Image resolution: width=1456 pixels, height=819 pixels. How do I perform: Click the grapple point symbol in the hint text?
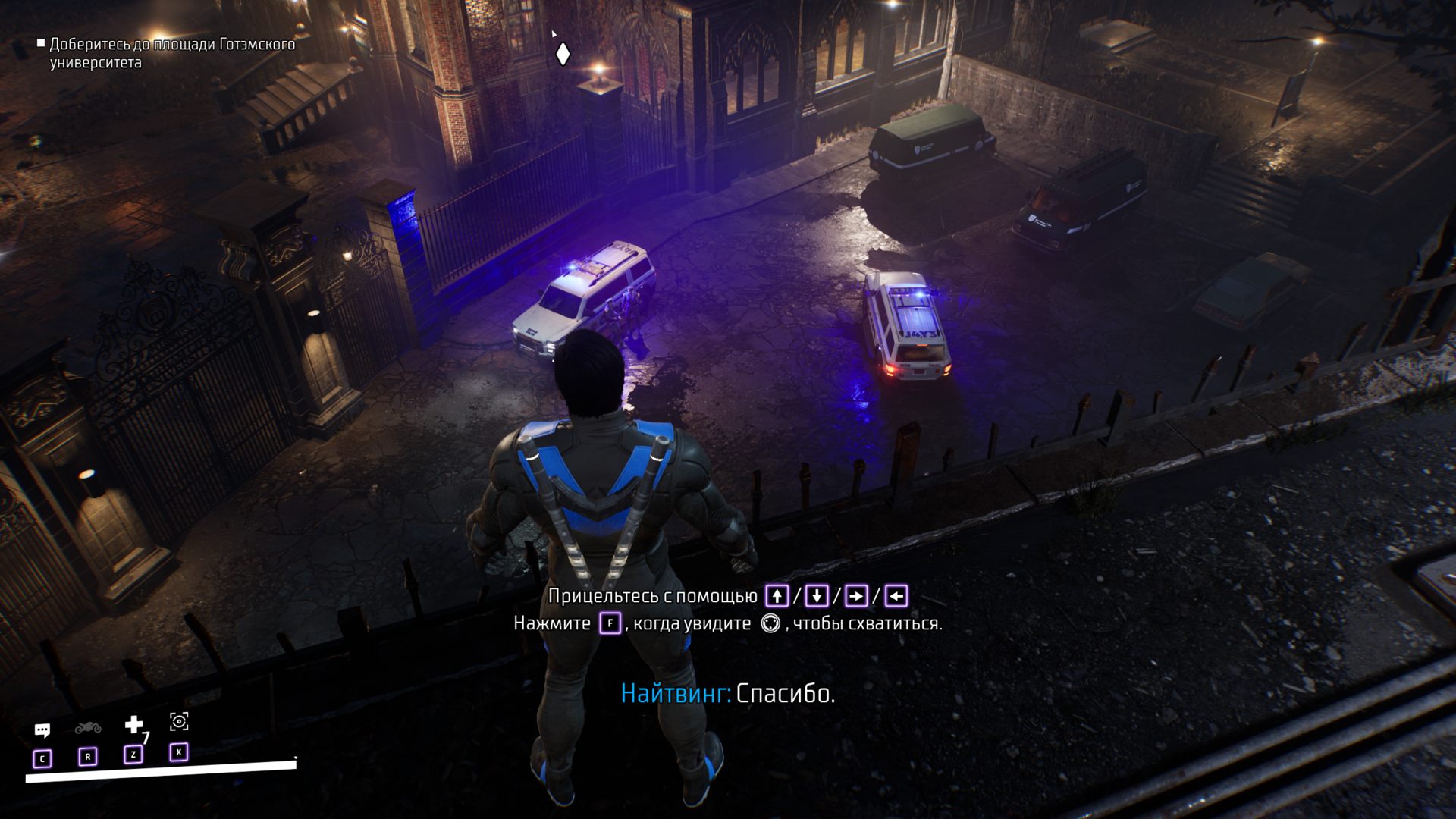coord(770,623)
